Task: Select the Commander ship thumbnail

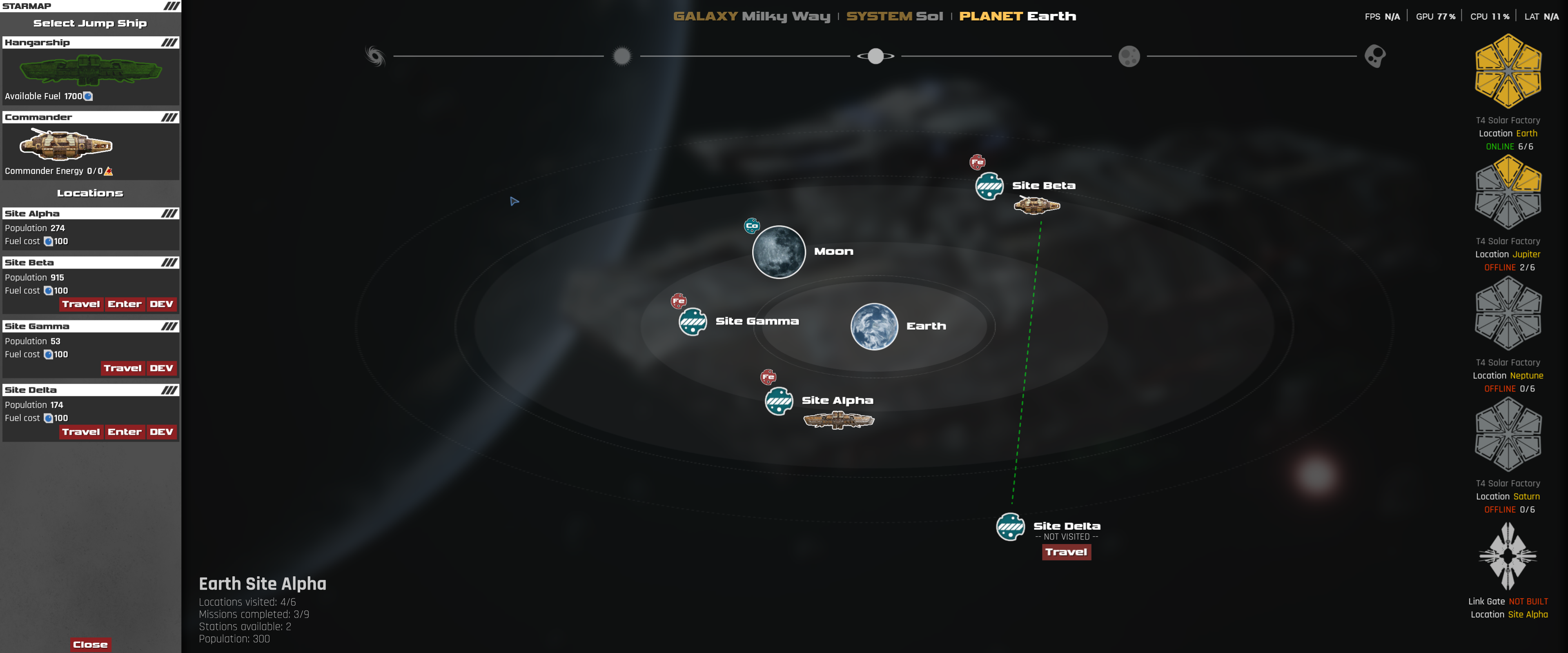Action: pos(65,146)
